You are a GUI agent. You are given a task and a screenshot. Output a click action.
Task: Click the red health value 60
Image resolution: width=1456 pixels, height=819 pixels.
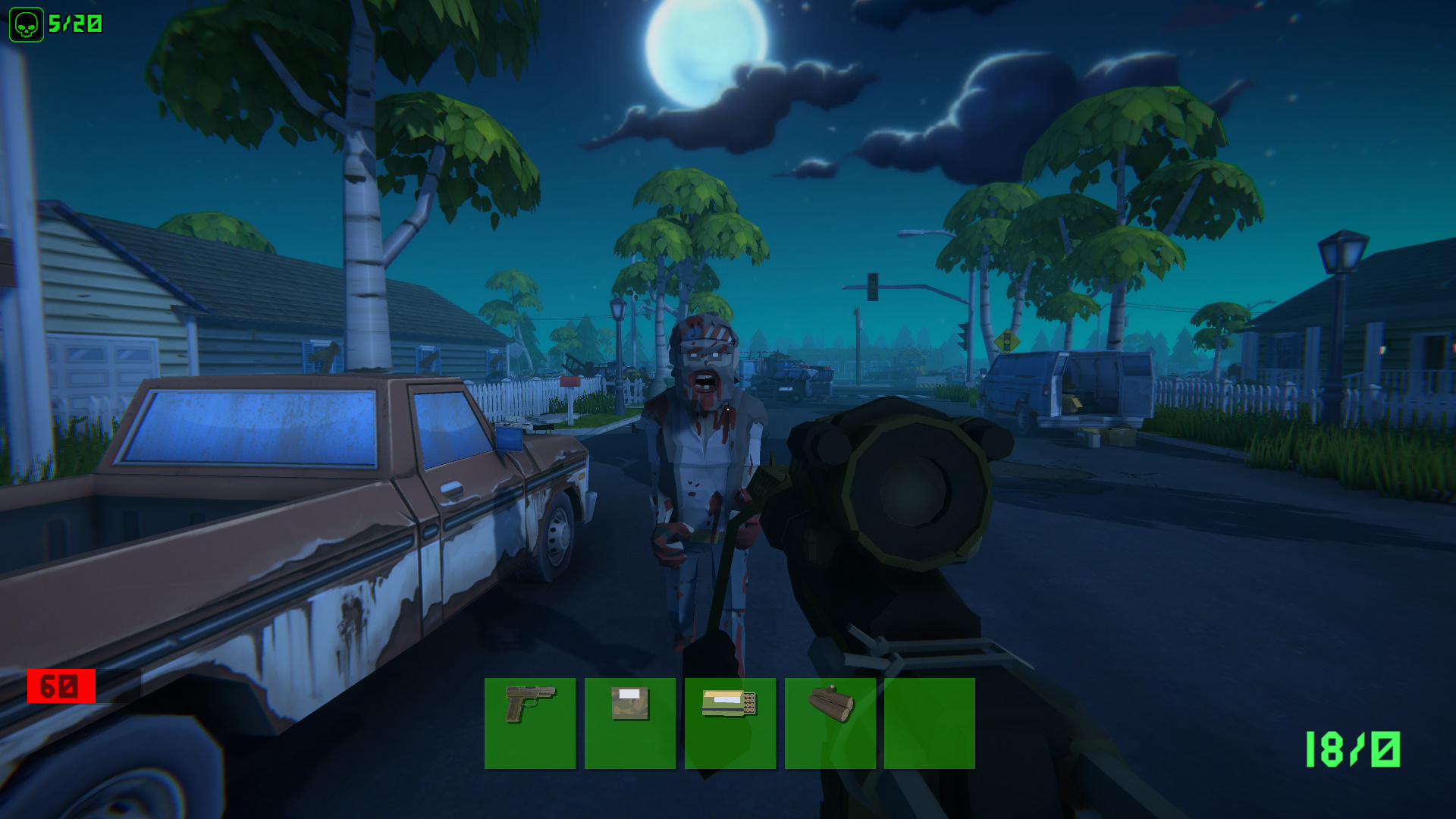(61, 686)
